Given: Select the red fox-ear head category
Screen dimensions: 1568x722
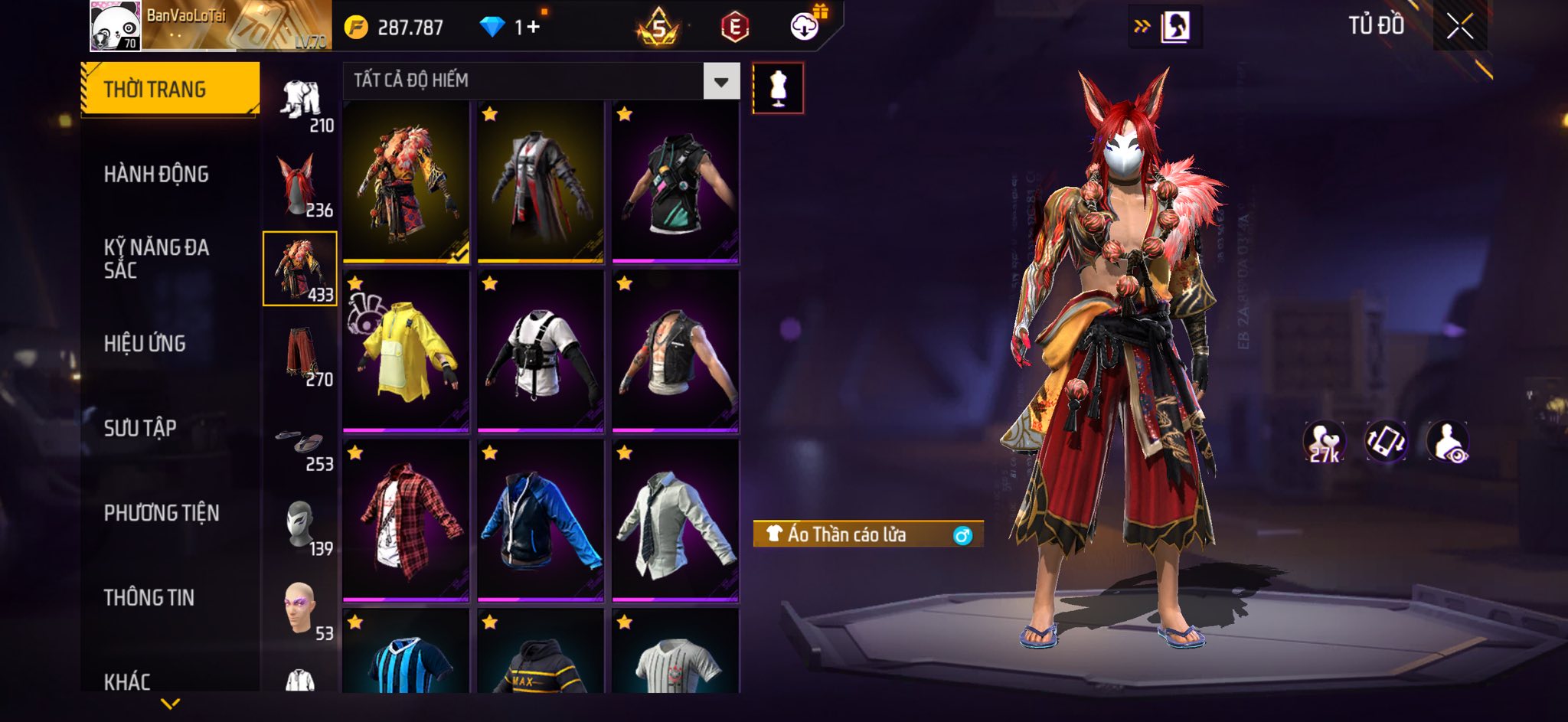Looking at the screenshot, I should pos(299,185).
